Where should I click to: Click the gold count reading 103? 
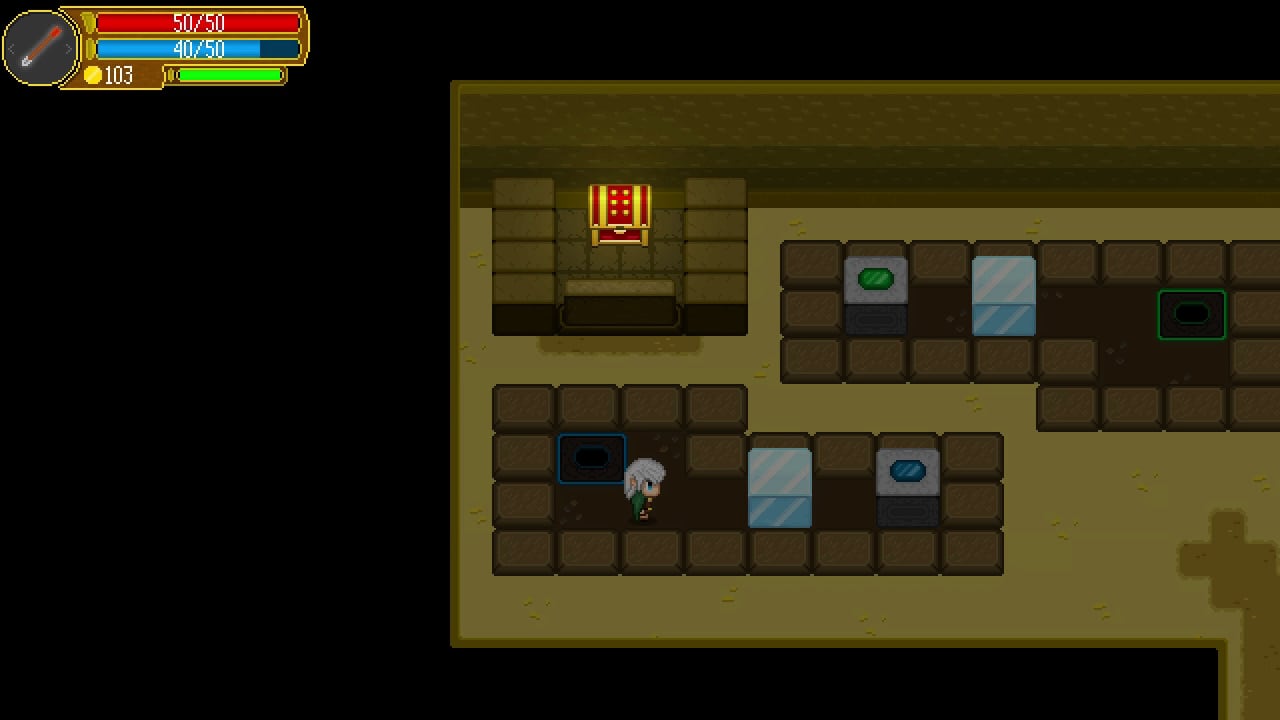coord(118,75)
